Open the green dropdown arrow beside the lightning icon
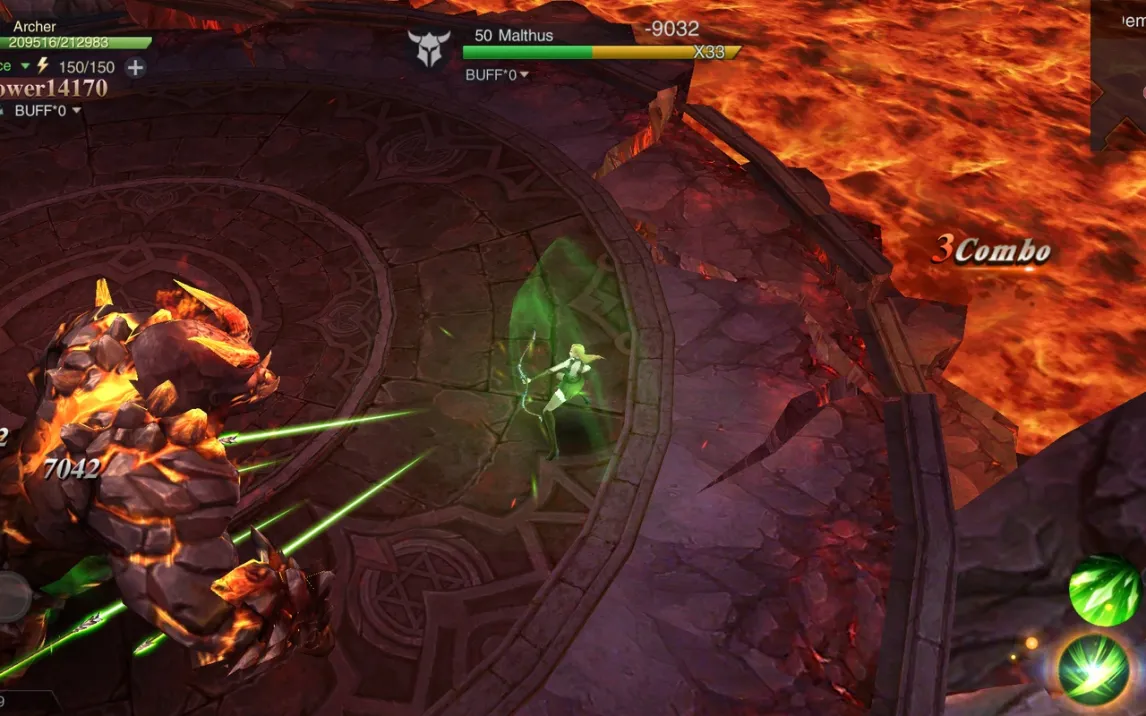This screenshot has height=716, width=1146. coord(26,66)
